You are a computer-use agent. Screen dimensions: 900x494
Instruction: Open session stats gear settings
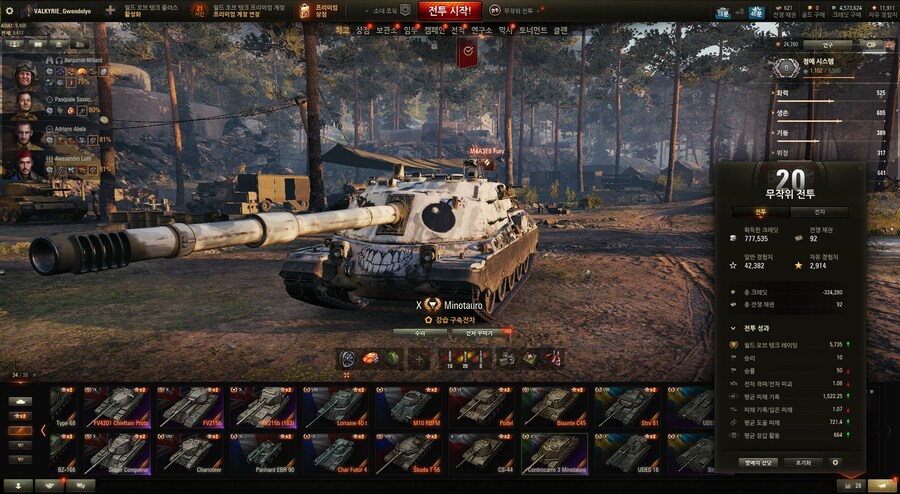coord(836,463)
